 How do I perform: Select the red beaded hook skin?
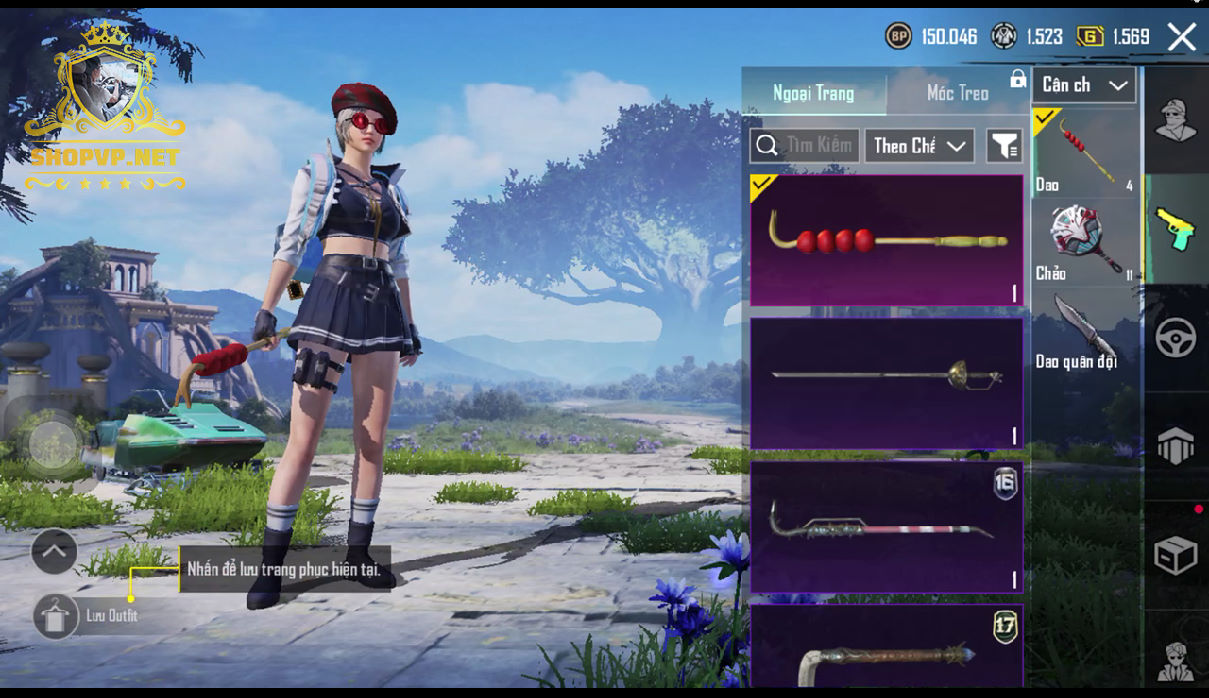(x=886, y=240)
